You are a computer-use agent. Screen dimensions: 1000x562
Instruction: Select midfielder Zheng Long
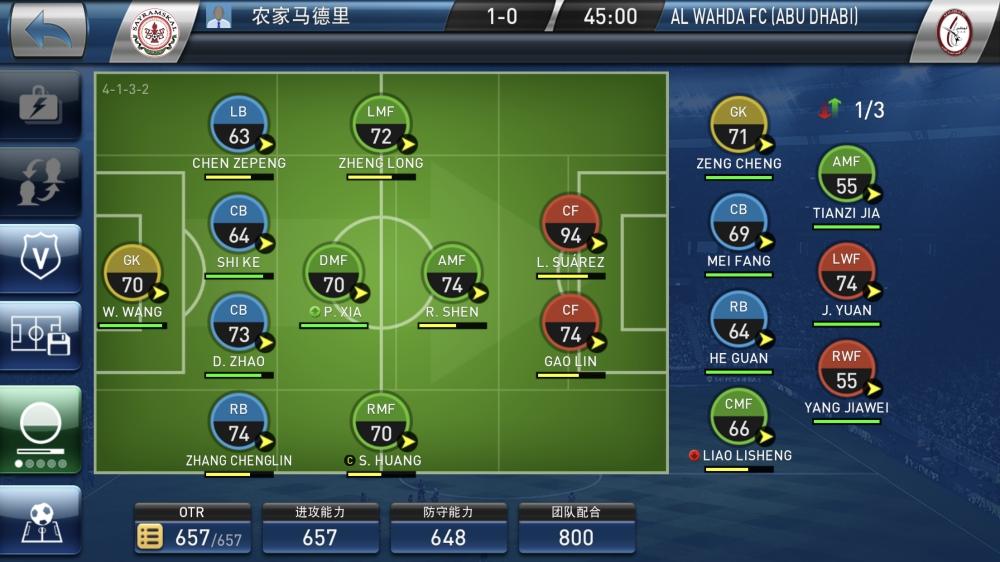coord(380,125)
